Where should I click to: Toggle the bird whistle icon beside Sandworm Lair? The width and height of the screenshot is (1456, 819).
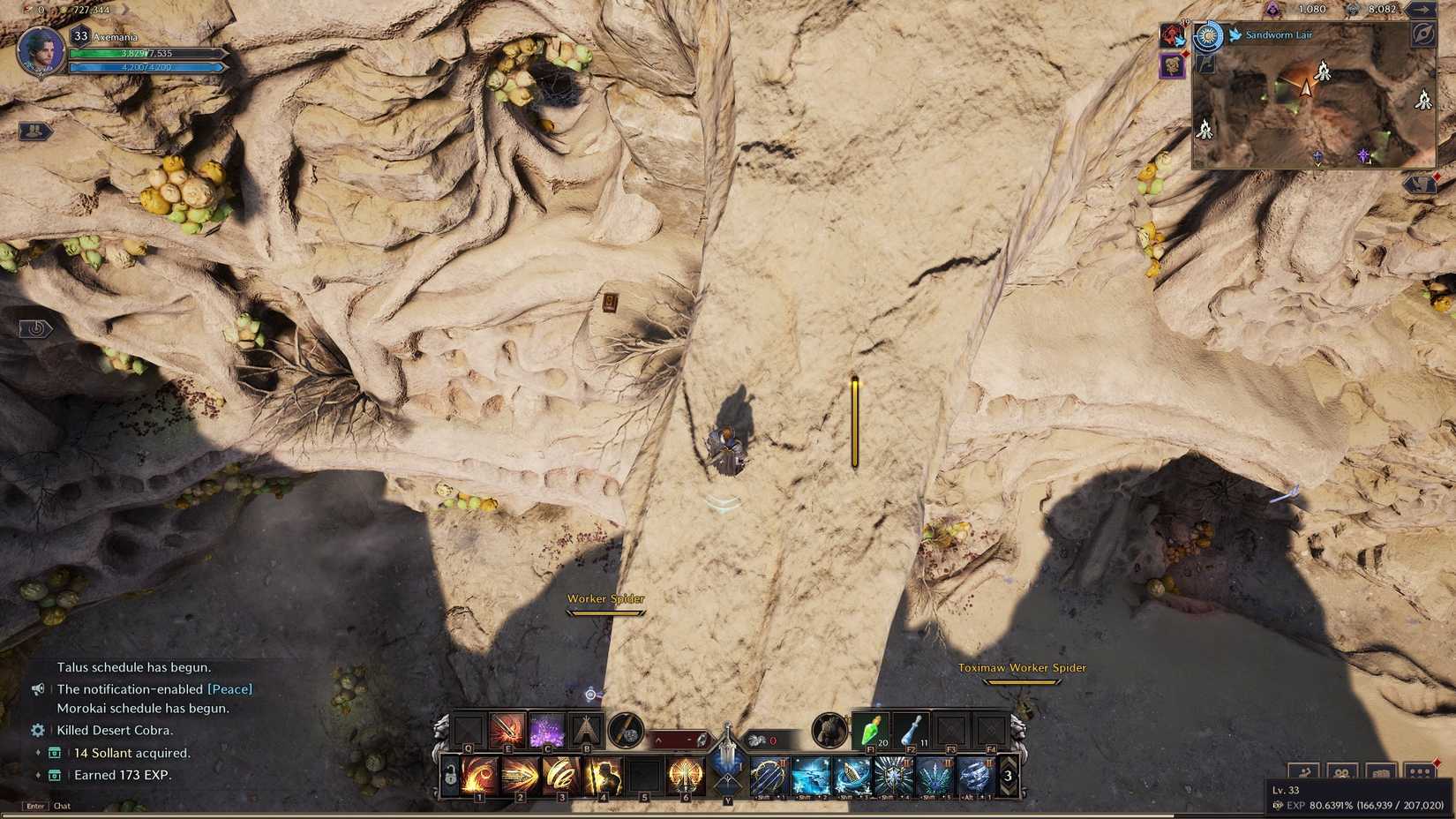coord(1235,35)
